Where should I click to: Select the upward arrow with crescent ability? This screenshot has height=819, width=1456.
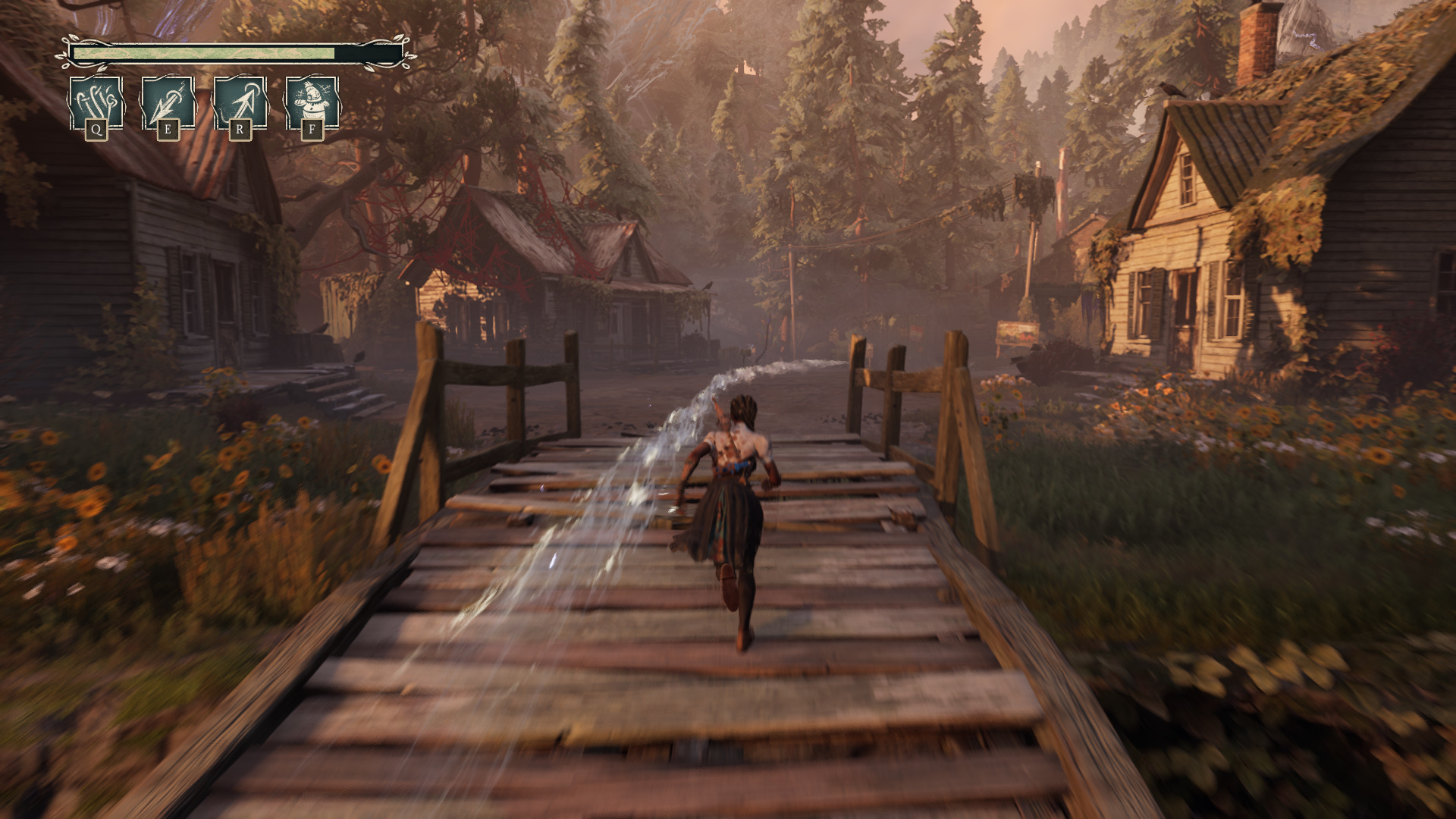point(240,103)
